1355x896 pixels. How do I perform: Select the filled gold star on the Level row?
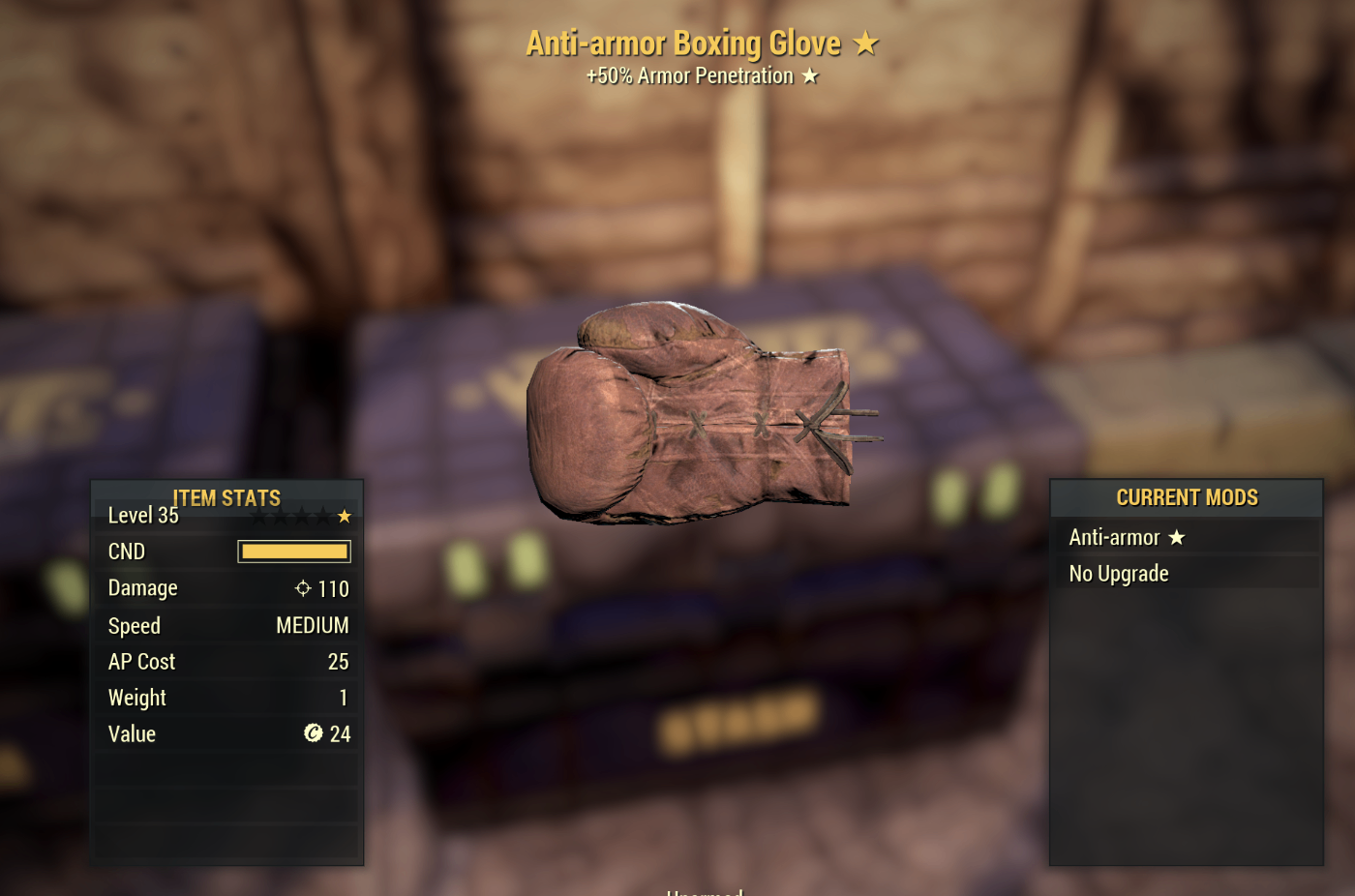click(344, 516)
